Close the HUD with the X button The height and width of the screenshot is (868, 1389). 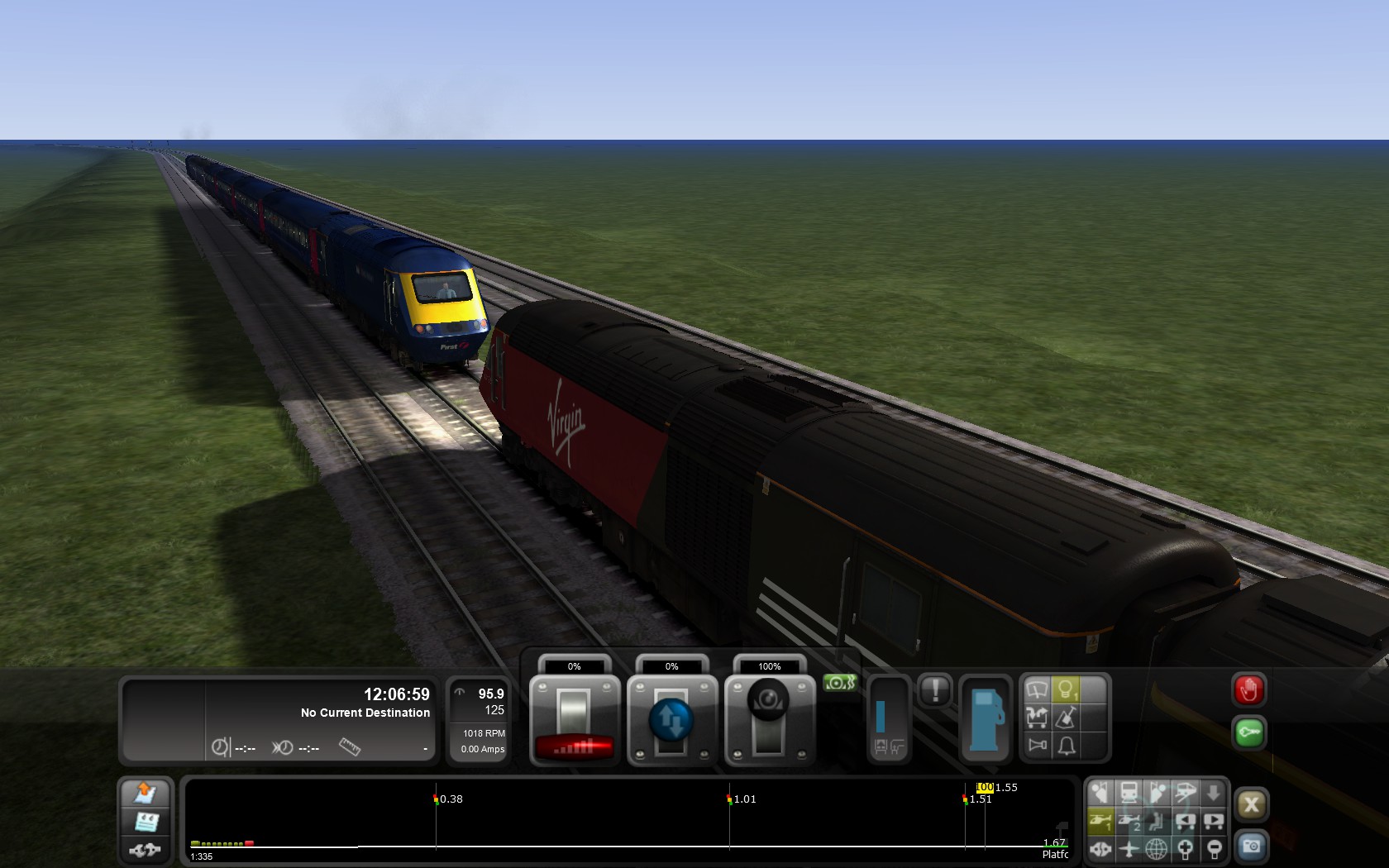coord(1251,805)
